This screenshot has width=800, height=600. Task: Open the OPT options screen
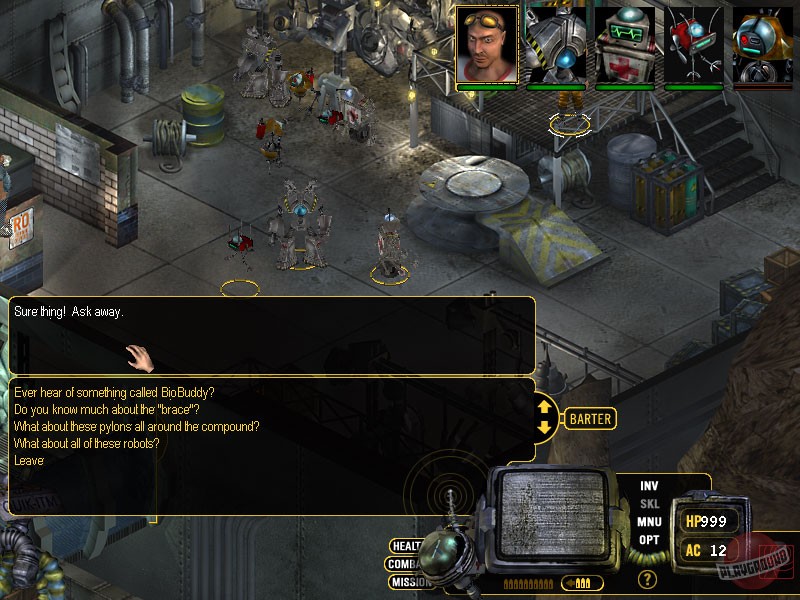click(x=649, y=540)
